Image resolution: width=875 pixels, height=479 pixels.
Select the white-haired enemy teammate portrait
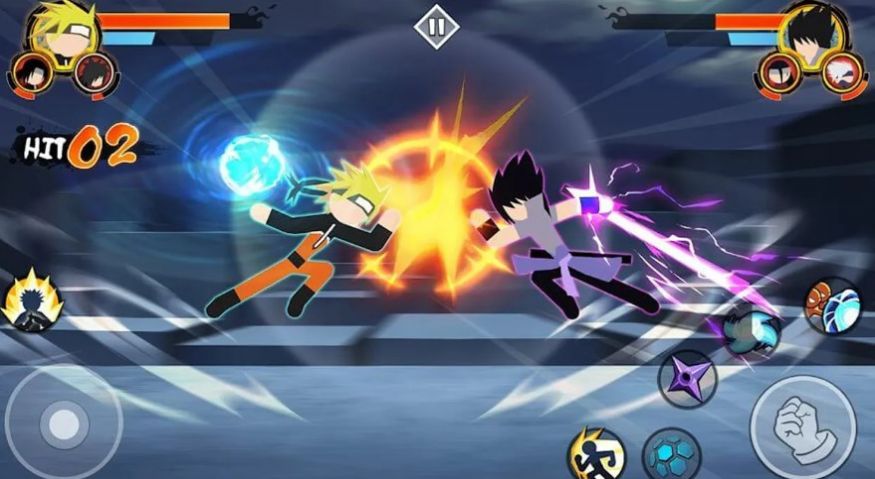coord(841,72)
